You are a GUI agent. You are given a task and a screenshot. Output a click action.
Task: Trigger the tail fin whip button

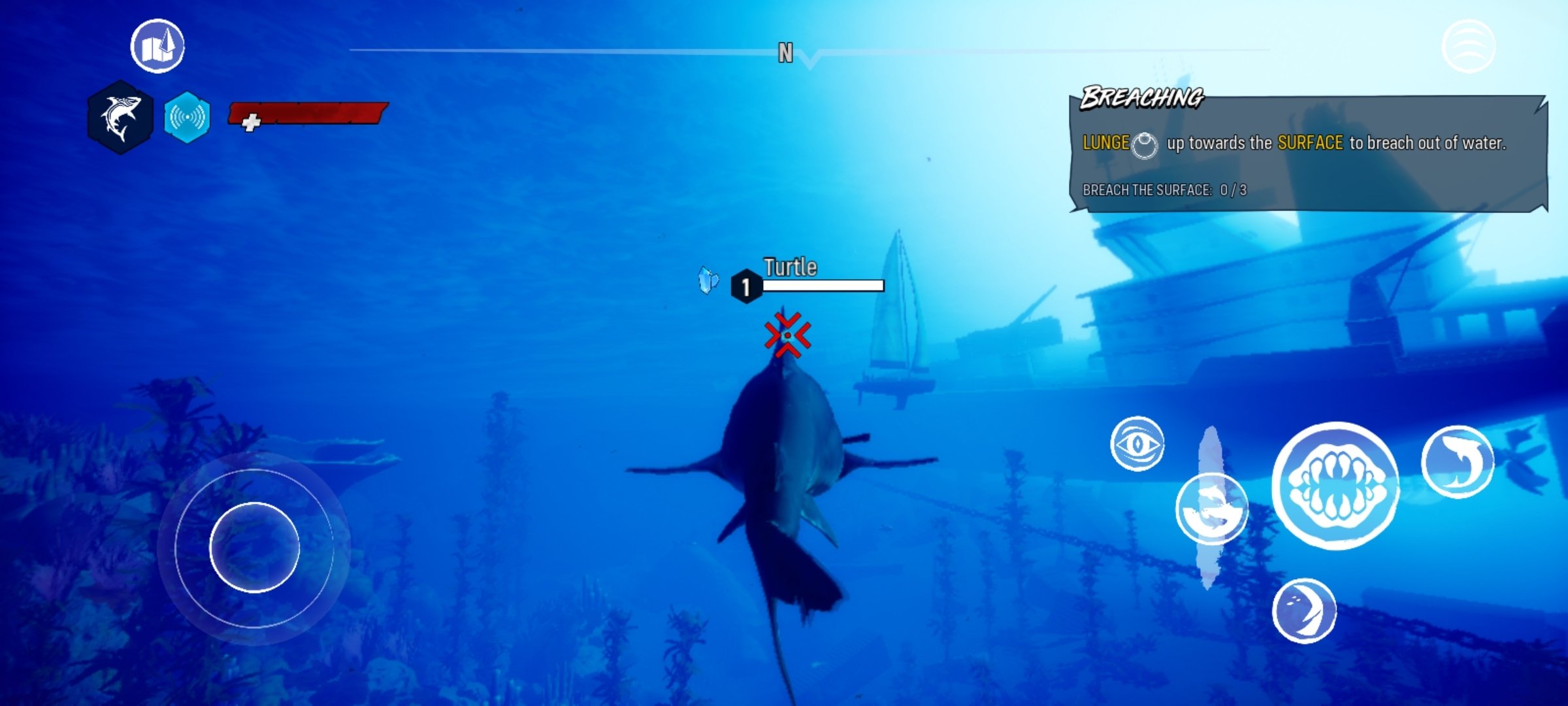pyautogui.click(x=1304, y=611)
